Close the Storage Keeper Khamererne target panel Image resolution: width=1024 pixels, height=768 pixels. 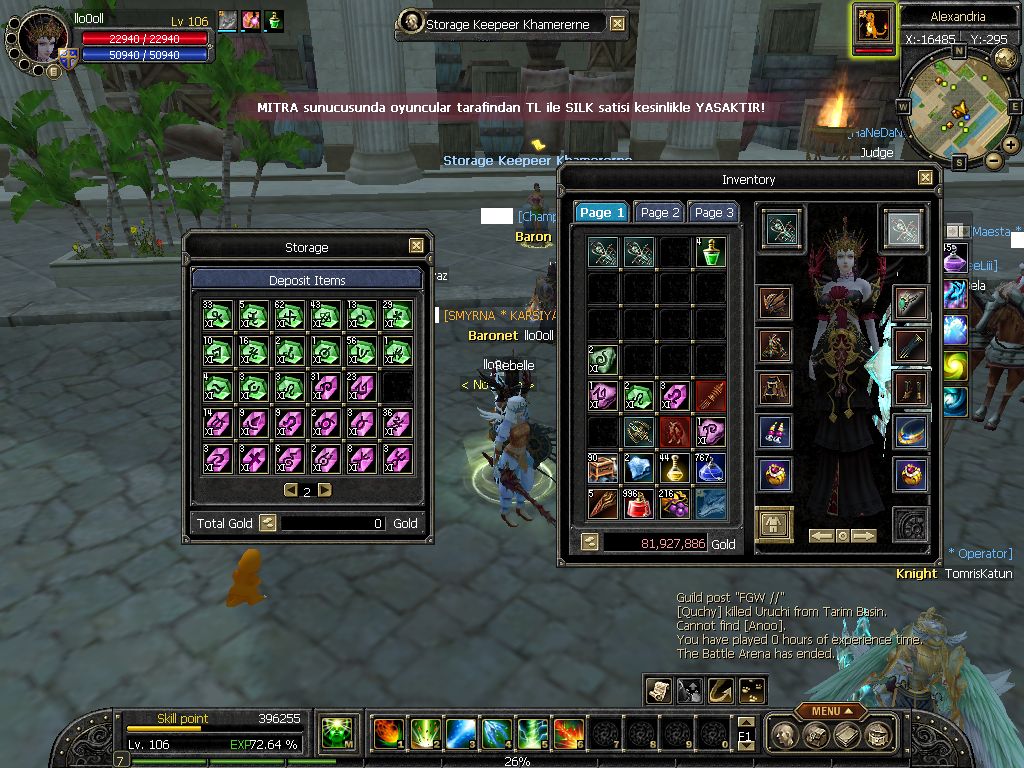pos(617,24)
